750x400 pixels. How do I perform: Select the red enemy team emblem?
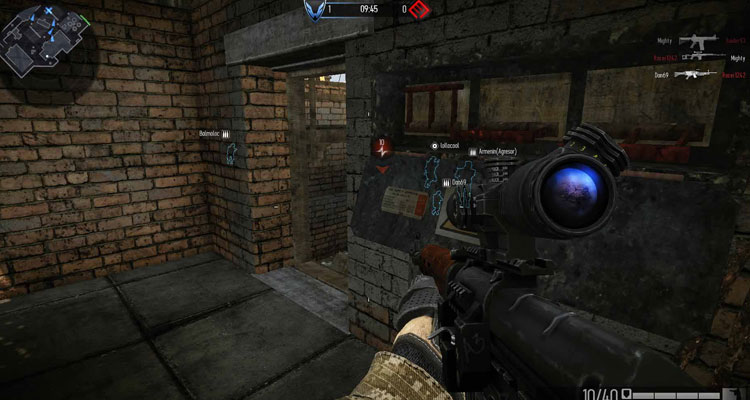click(x=417, y=10)
